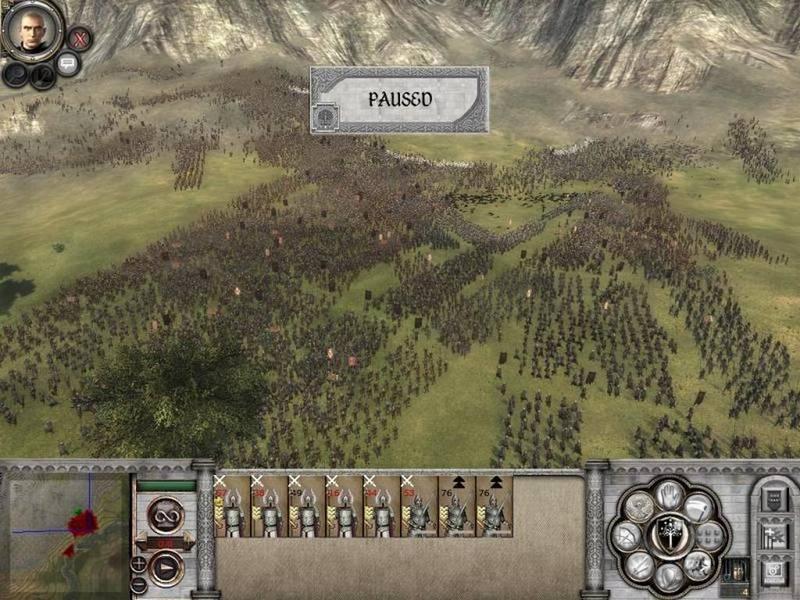
Task: Click the sword command button
Action: [x=641, y=566]
